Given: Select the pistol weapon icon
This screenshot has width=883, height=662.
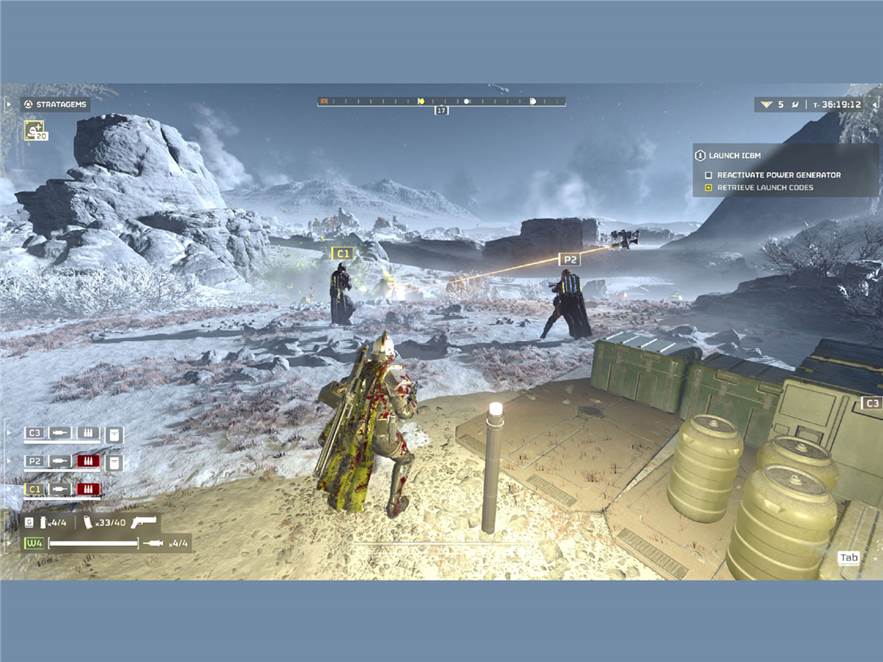Looking at the screenshot, I should click(144, 521).
